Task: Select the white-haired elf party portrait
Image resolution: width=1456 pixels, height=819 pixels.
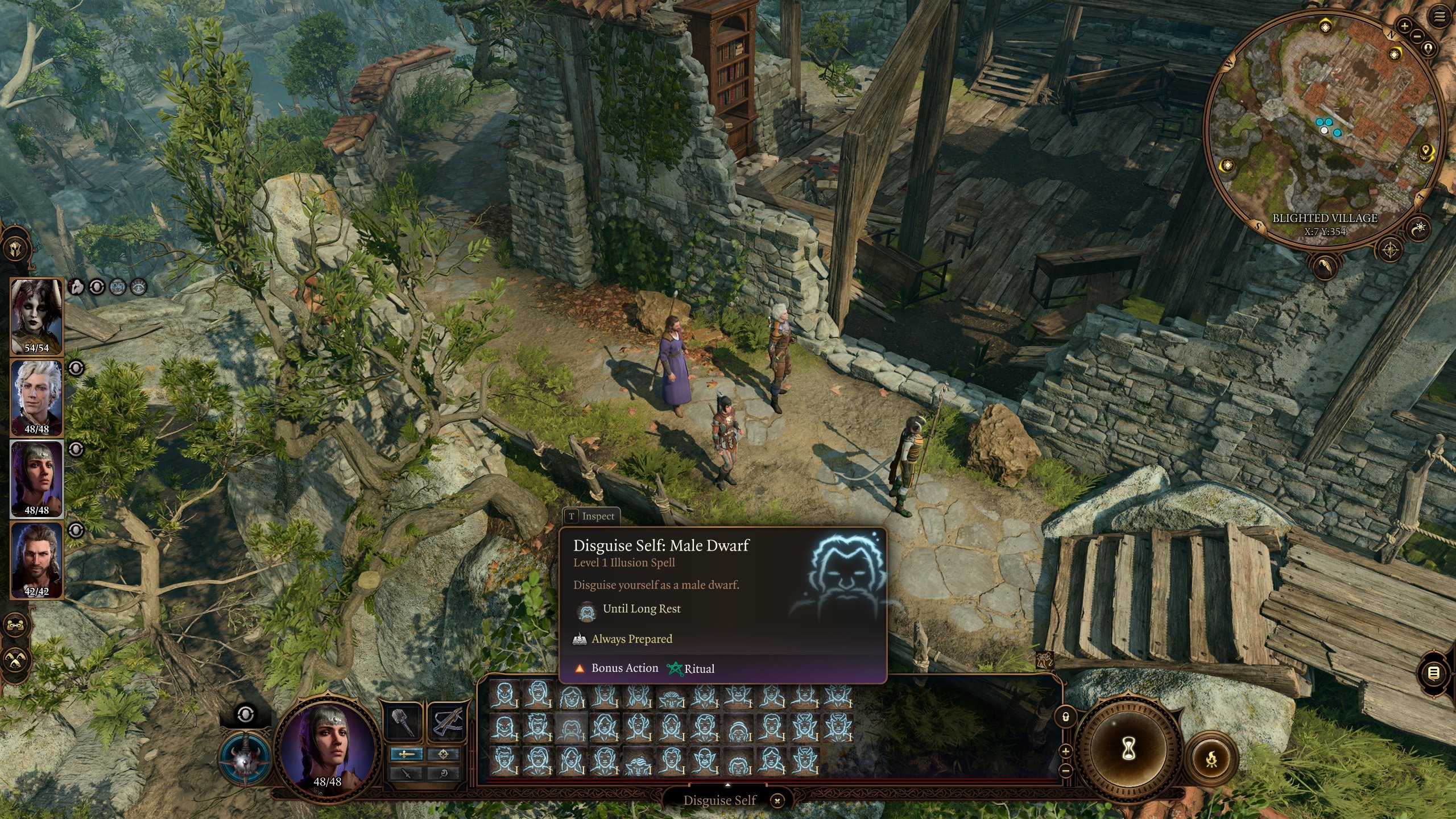Action: click(x=36, y=398)
